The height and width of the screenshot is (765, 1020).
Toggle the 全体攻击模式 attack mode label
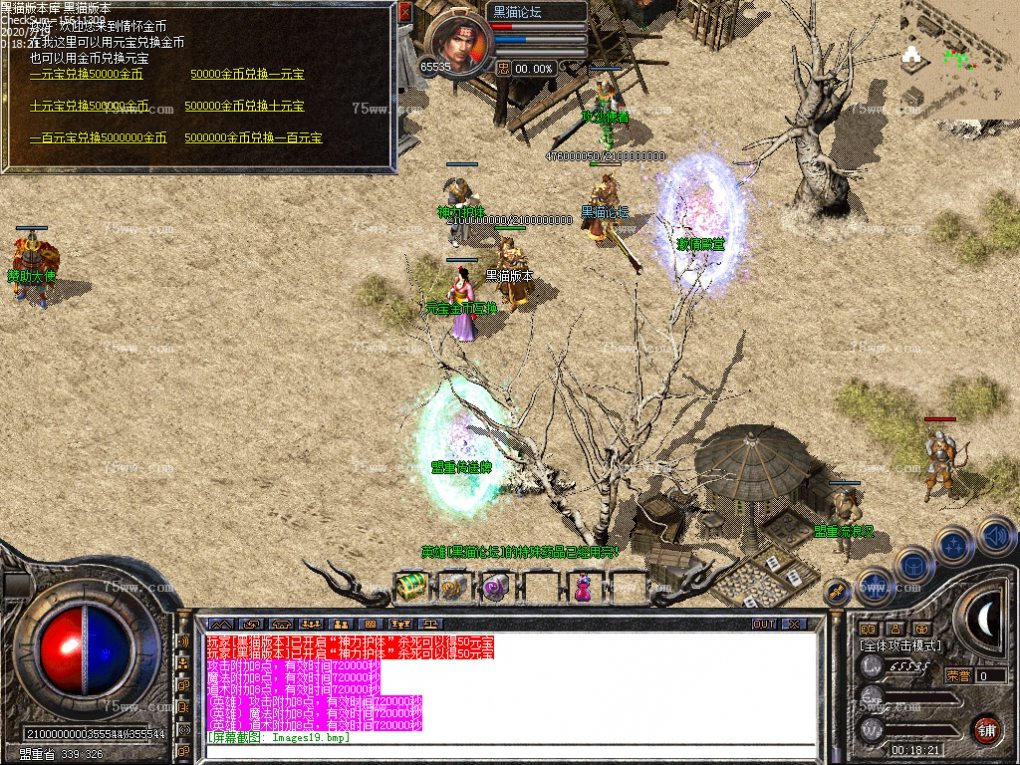tap(901, 646)
